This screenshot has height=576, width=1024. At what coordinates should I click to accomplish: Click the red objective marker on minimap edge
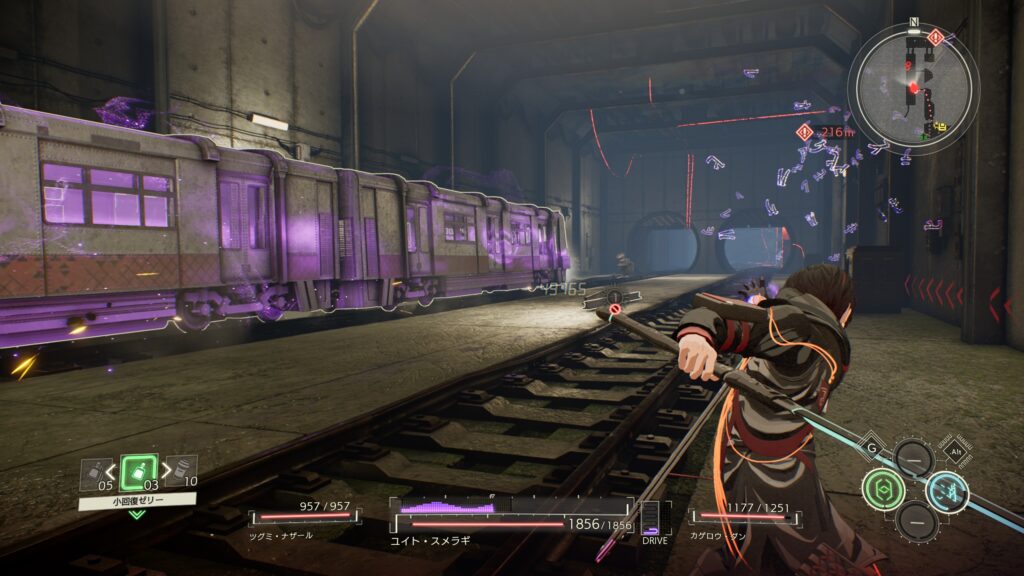click(x=935, y=37)
